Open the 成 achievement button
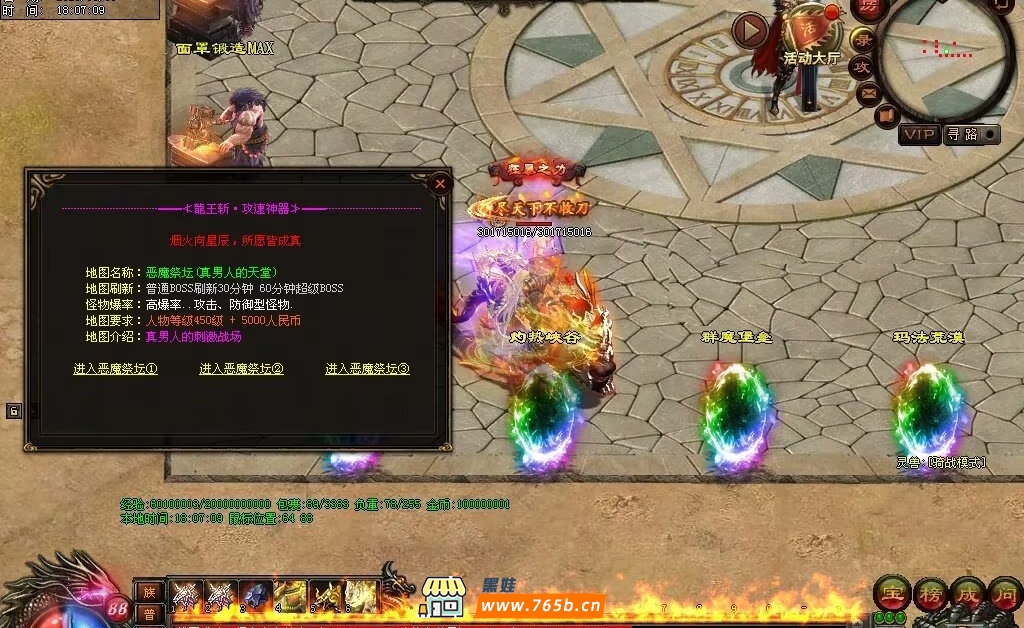 click(x=967, y=594)
